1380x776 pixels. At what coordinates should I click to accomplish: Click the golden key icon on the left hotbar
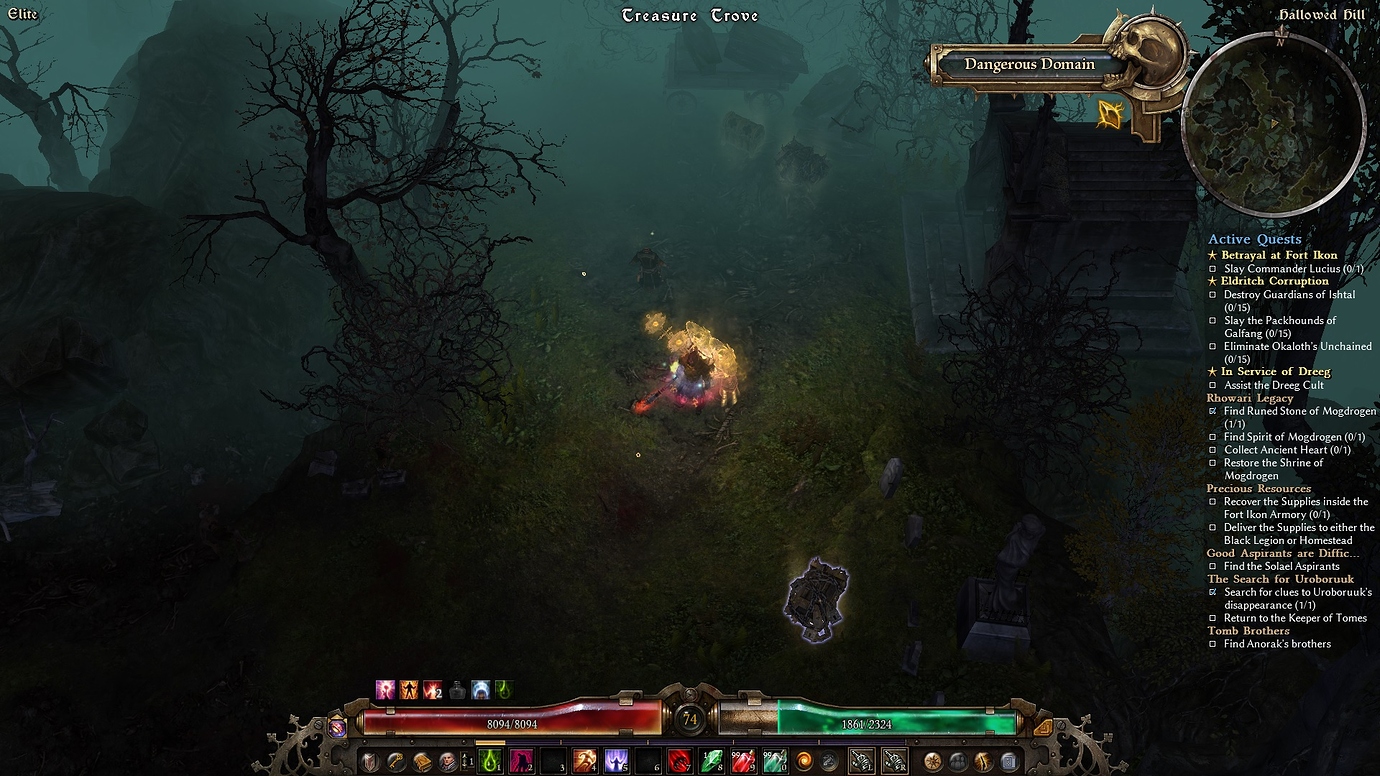[396, 761]
